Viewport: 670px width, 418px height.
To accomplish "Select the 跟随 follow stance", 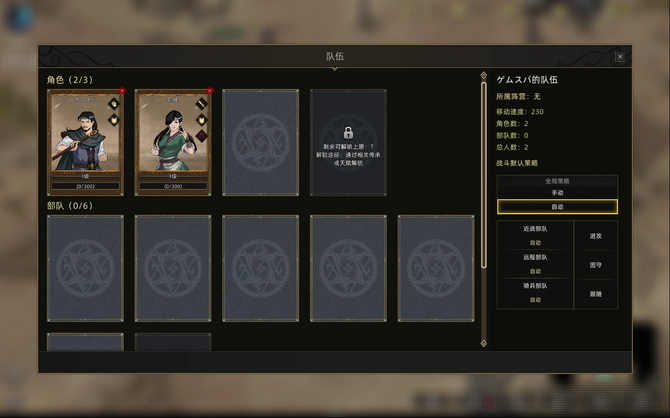I will pyautogui.click(x=596, y=294).
